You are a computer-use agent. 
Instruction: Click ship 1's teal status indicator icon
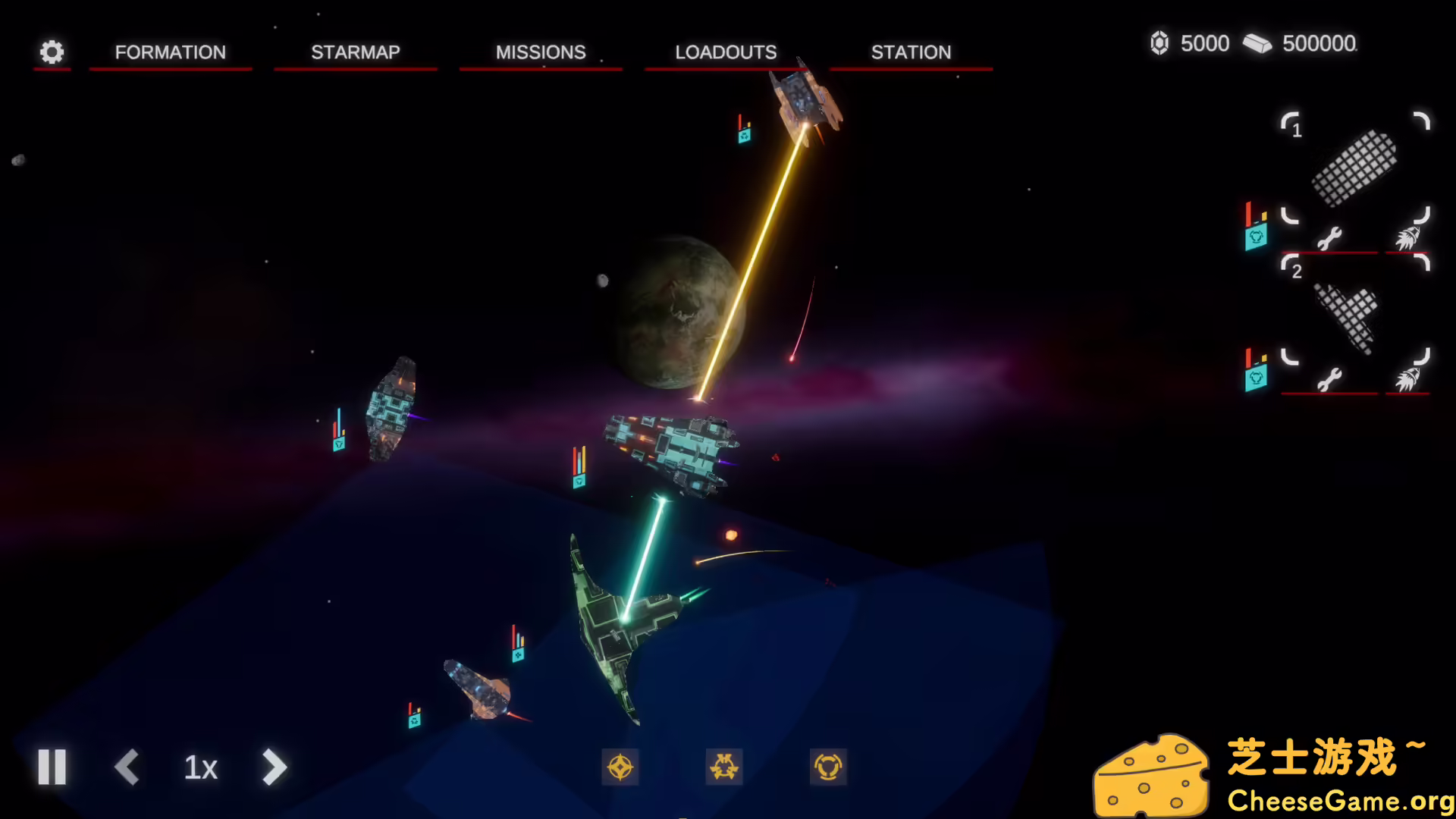(1259, 235)
